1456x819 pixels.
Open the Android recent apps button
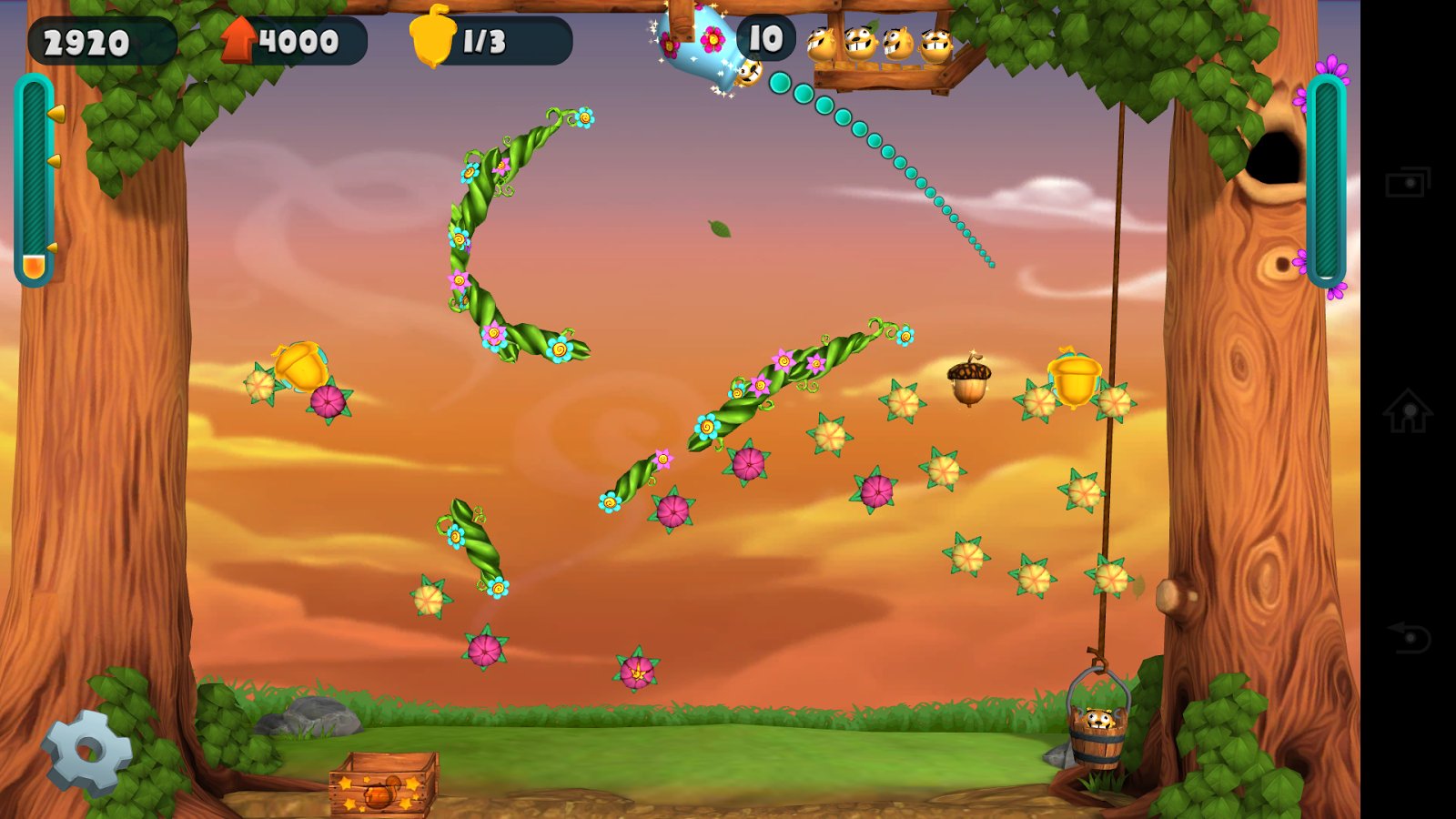[x=1408, y=183]
